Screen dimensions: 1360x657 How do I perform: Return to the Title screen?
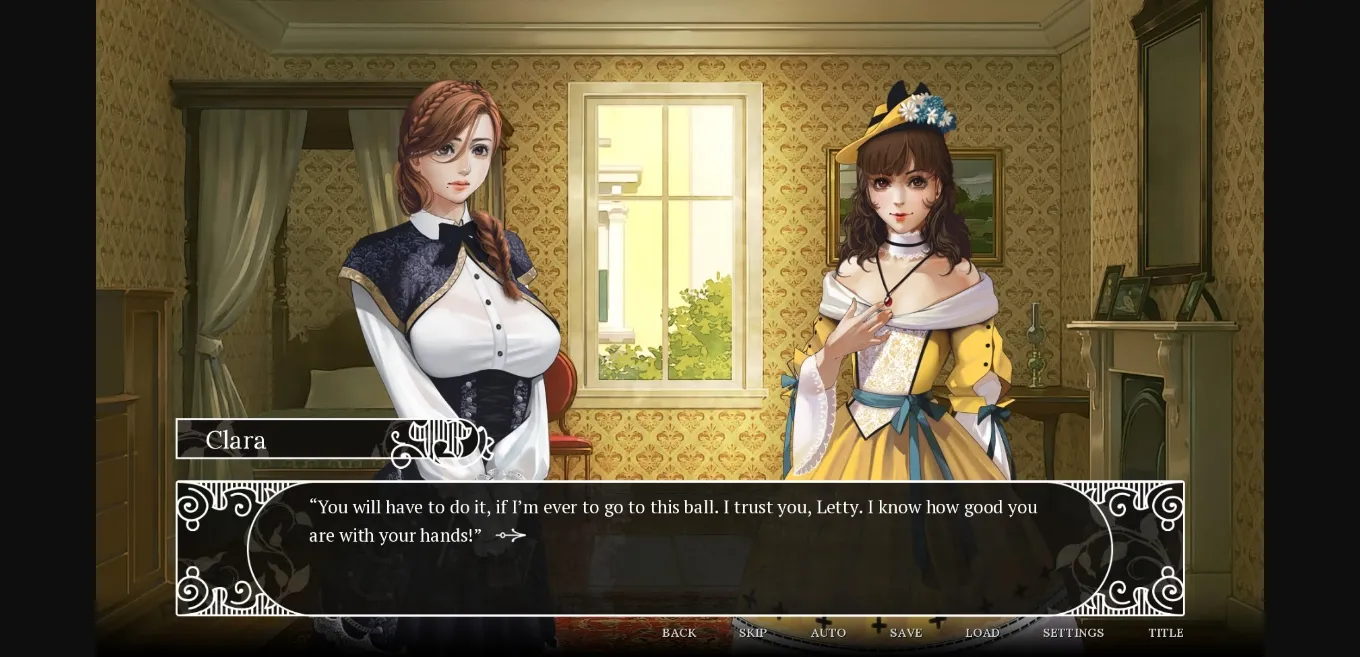(x=1166, y=633)
